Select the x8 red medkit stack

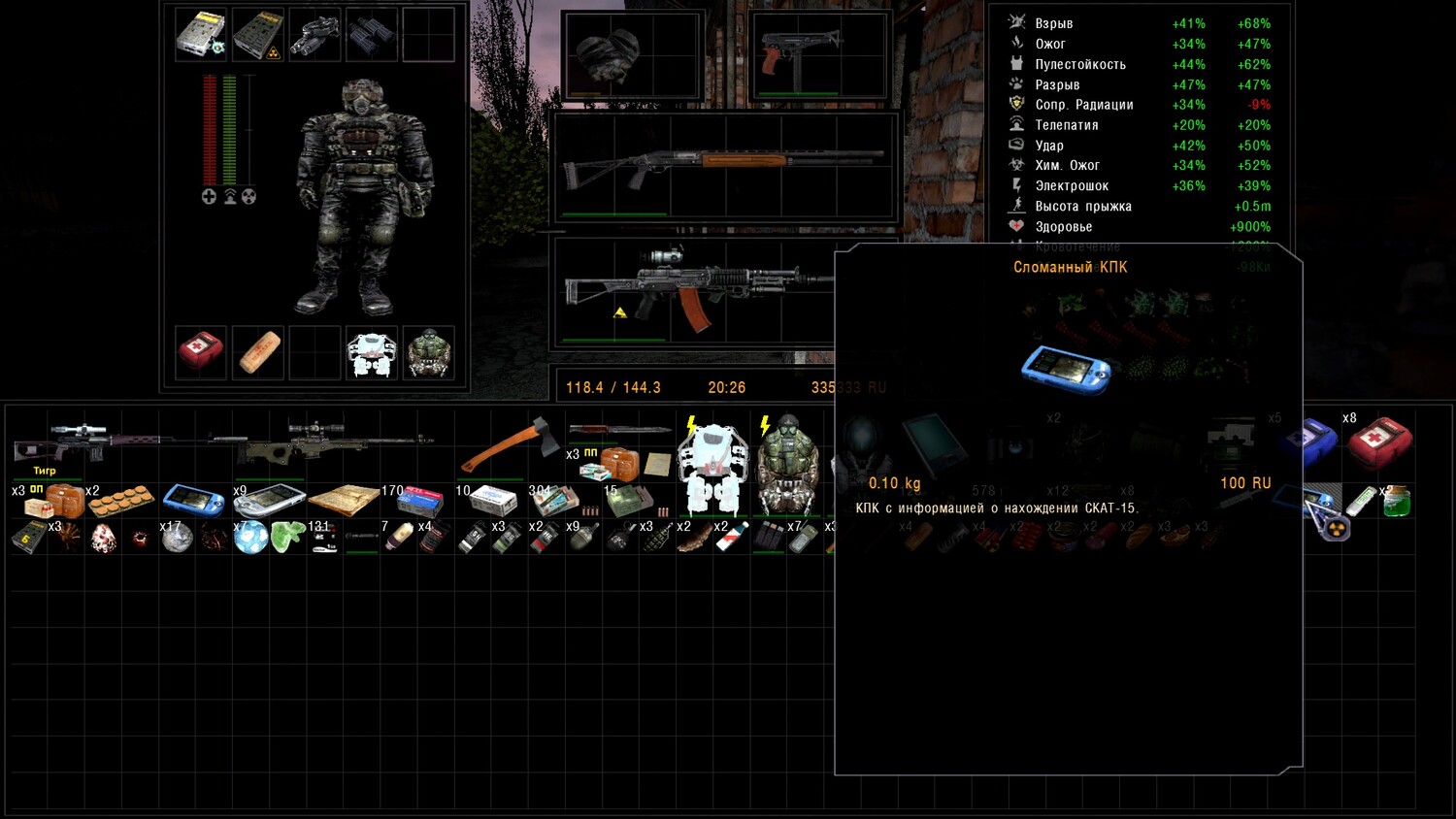click(x=1378, y=442)
